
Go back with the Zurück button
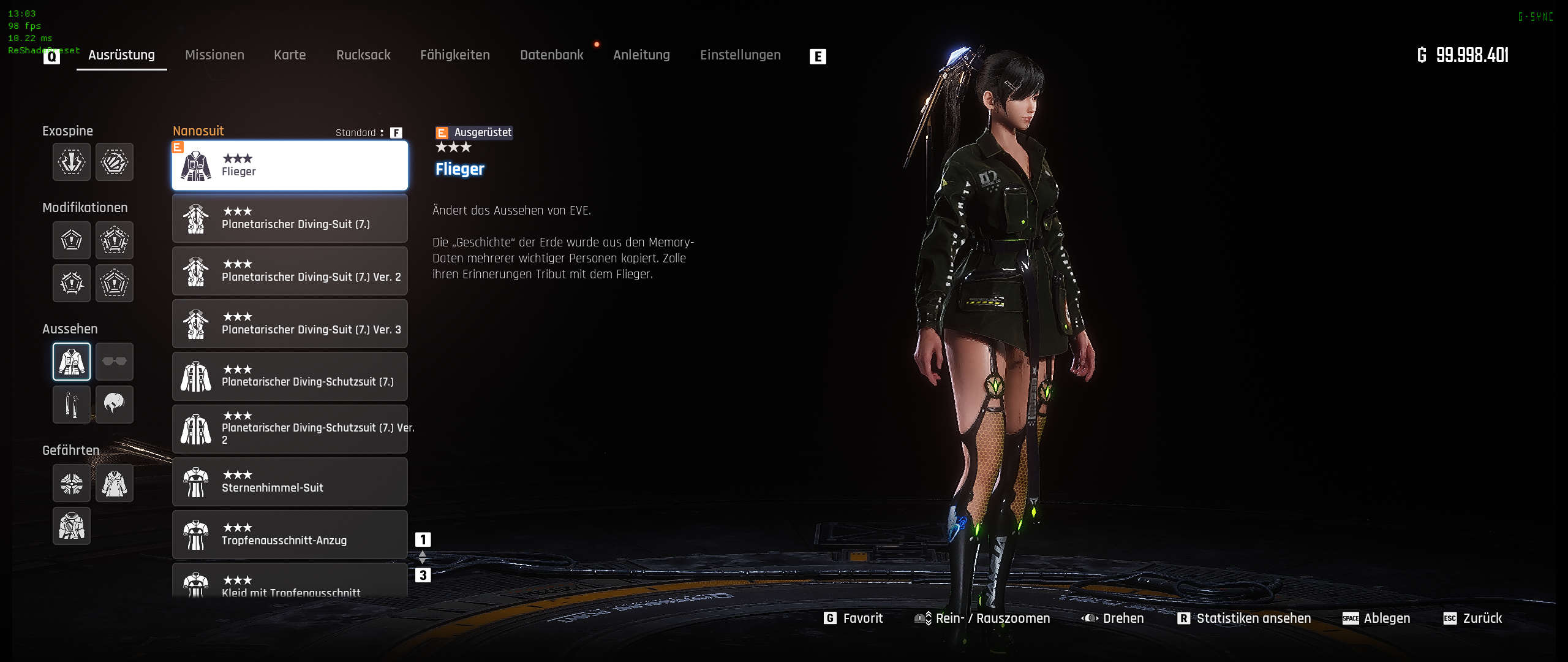[1473, 618]
